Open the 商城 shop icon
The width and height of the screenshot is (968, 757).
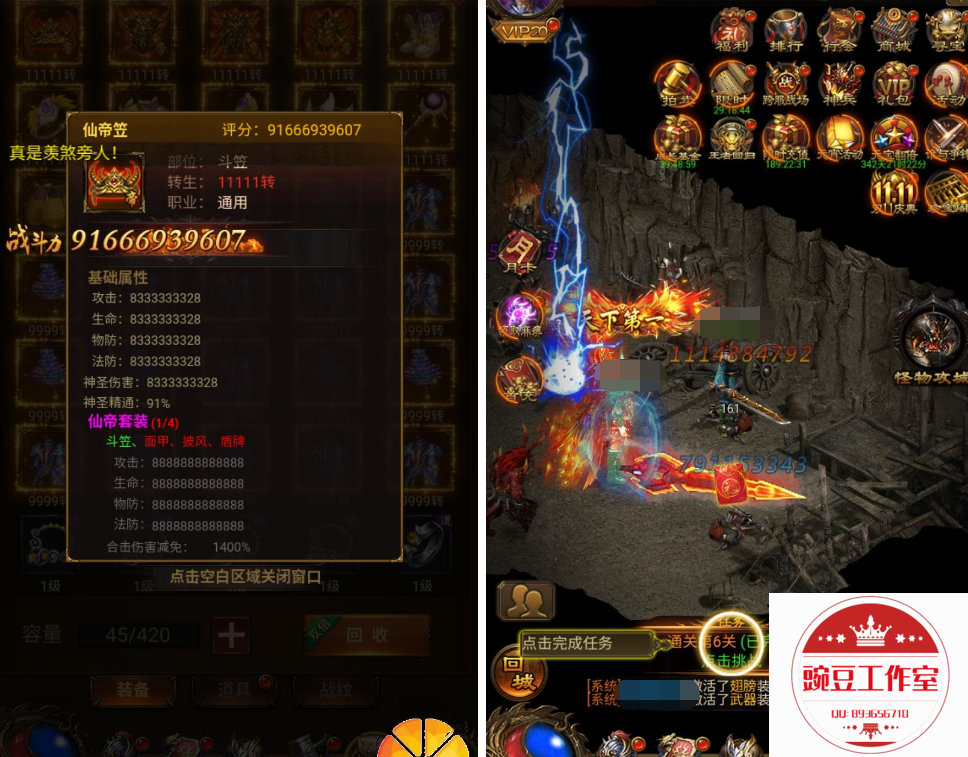tap(892, 30)
